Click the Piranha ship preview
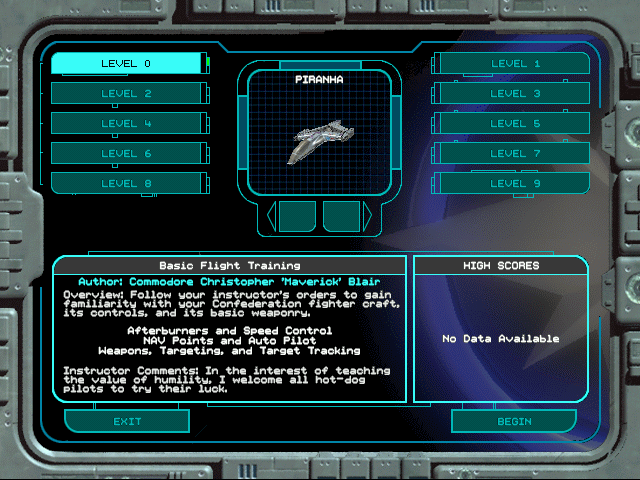 319,141
